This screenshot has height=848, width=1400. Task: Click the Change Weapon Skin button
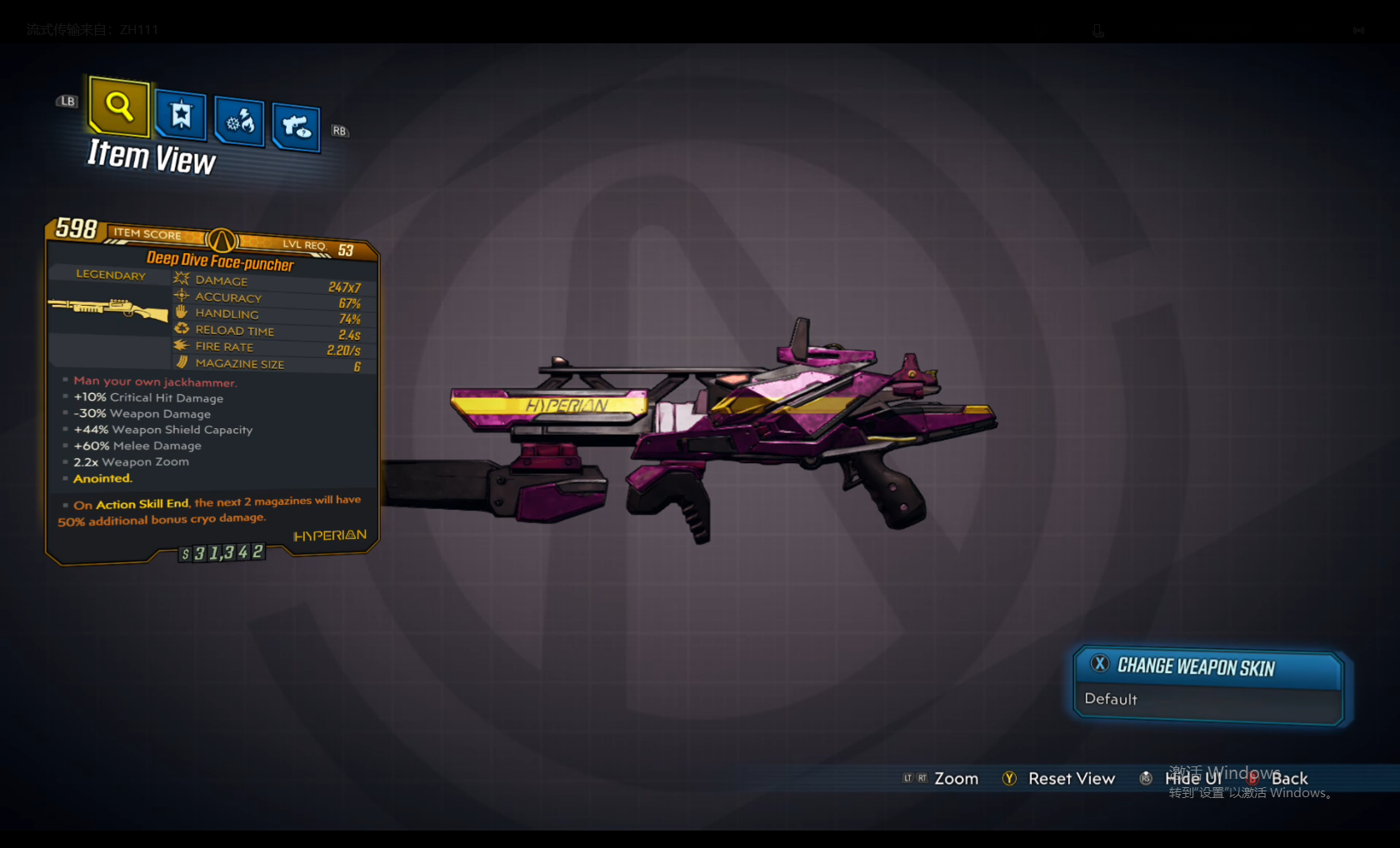[x=1196, y=666]
